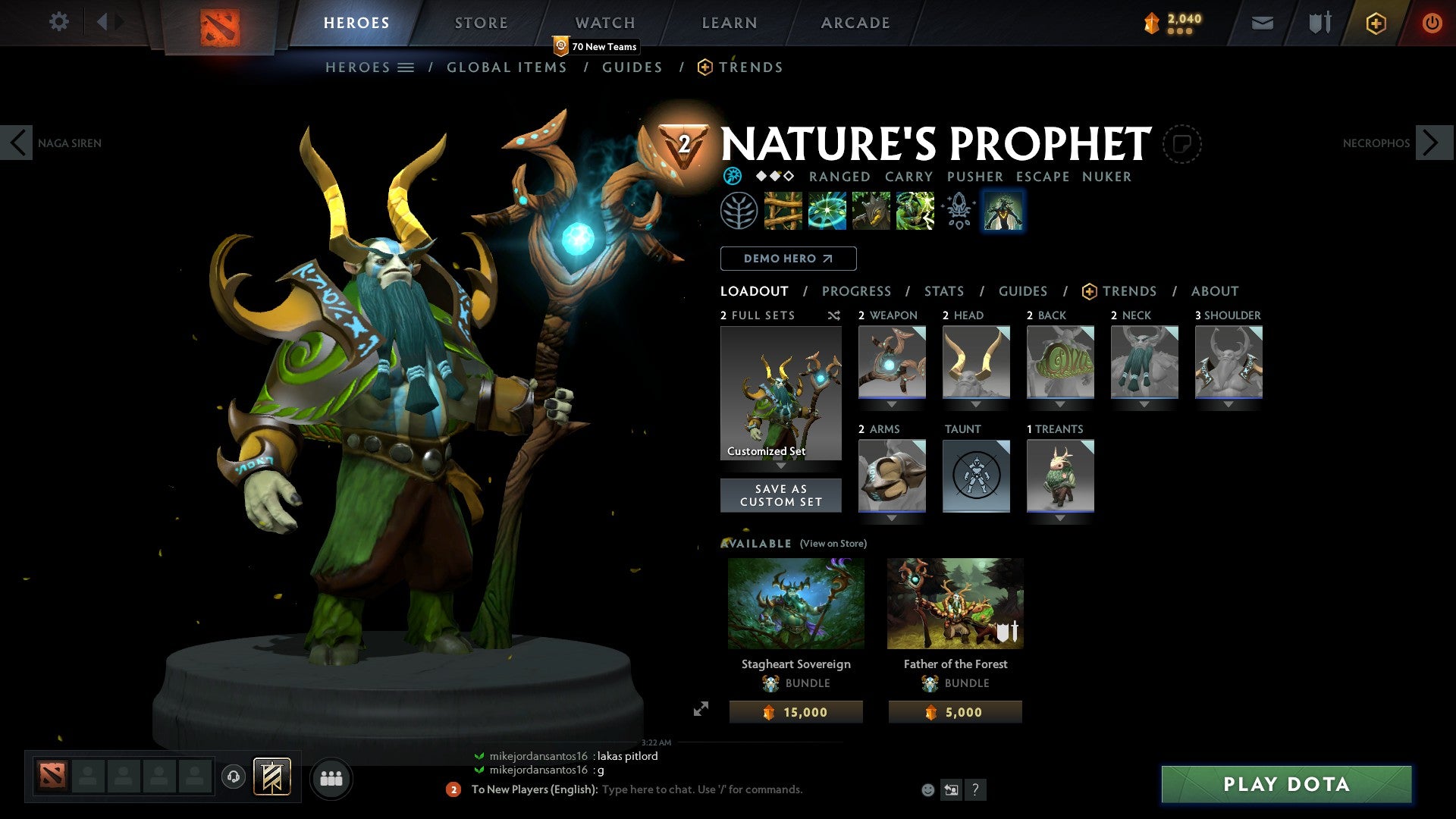The height and width of the screenshot is (819, 1456).
Task: Open the emoticon smiley picker near the chat bar
Action: tap(927, 789)
